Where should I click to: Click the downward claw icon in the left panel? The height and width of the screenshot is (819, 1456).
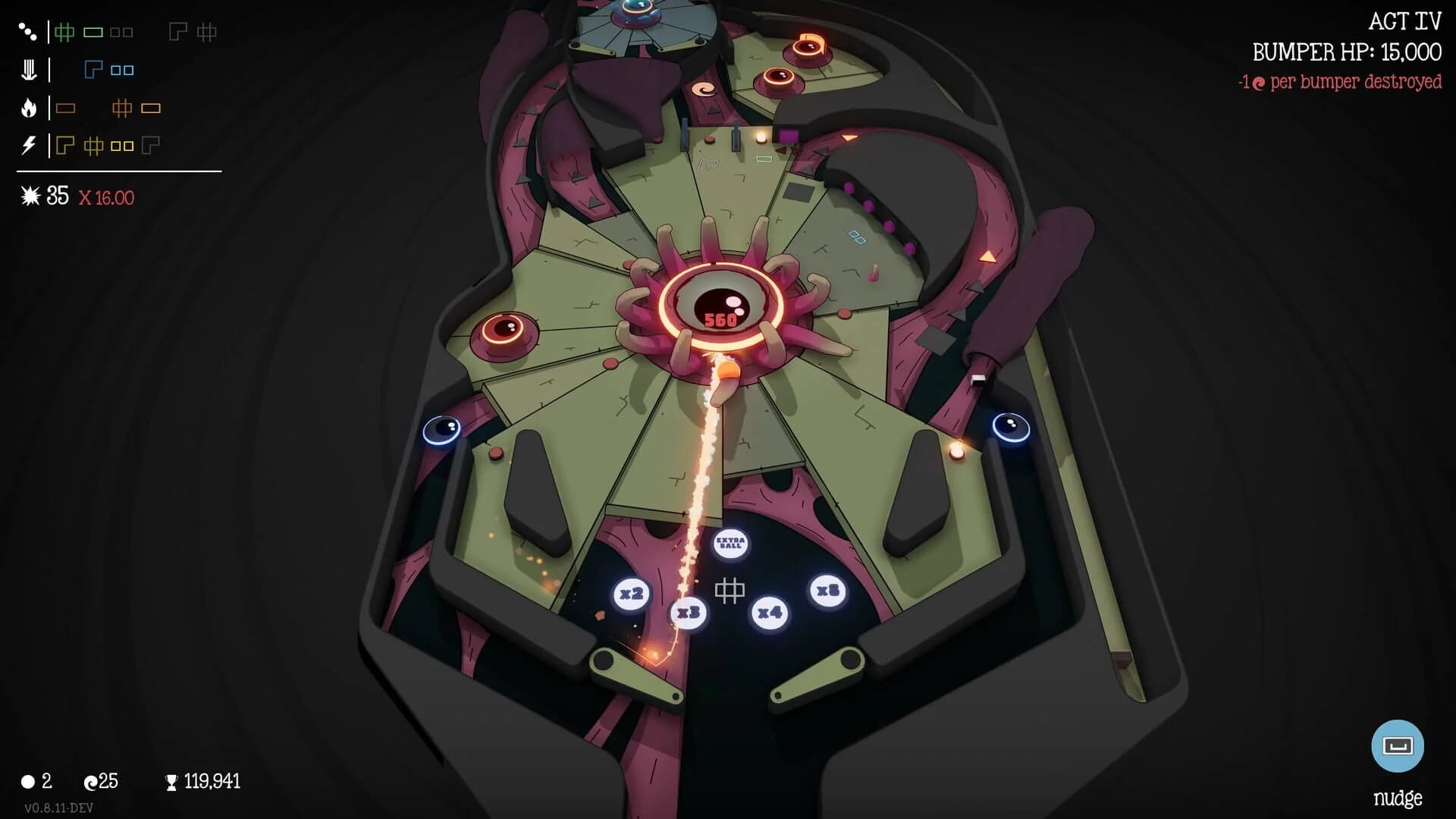tap(28, 69)
